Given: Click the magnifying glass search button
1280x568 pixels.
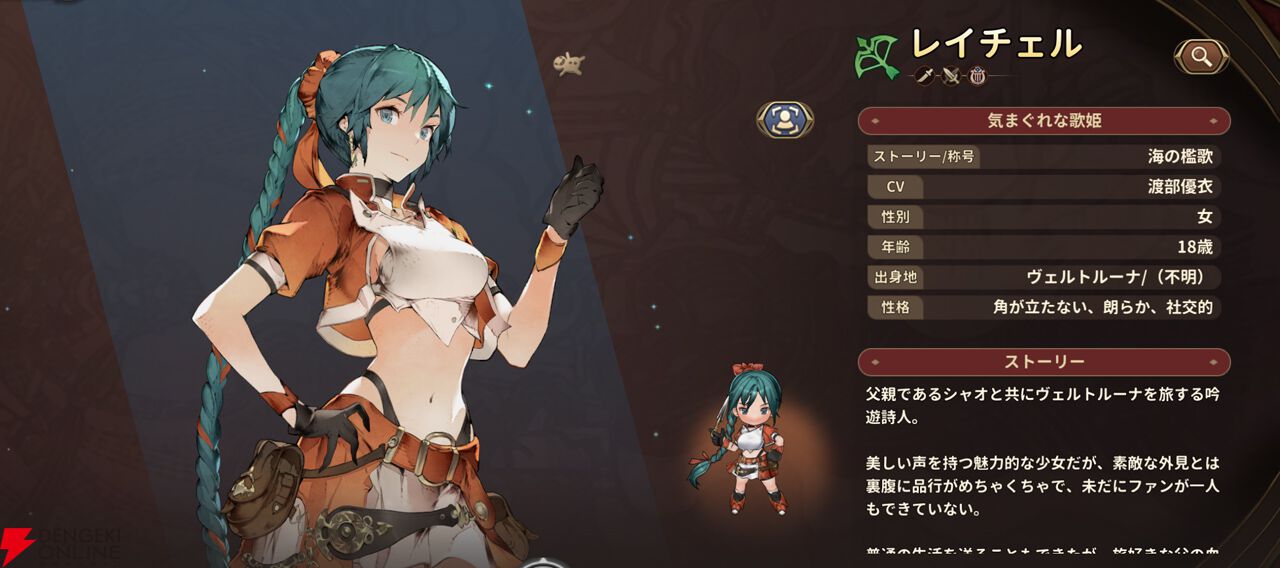Looking at the screenshot, I should click(1201, 57).
